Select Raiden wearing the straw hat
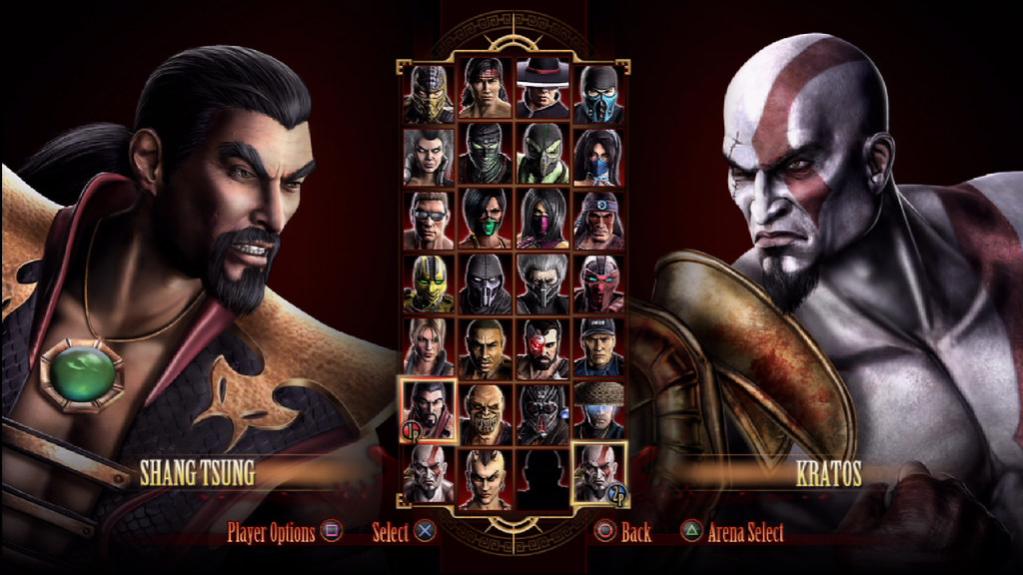 599,410
